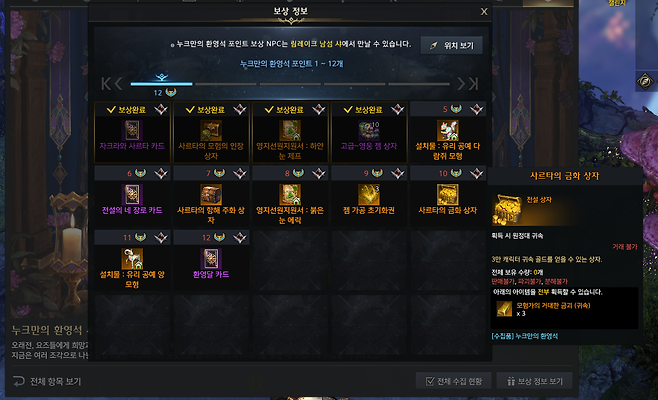Select the 환영달 카드 reward
The image size is (658, 400).
(x=211, y=260)
